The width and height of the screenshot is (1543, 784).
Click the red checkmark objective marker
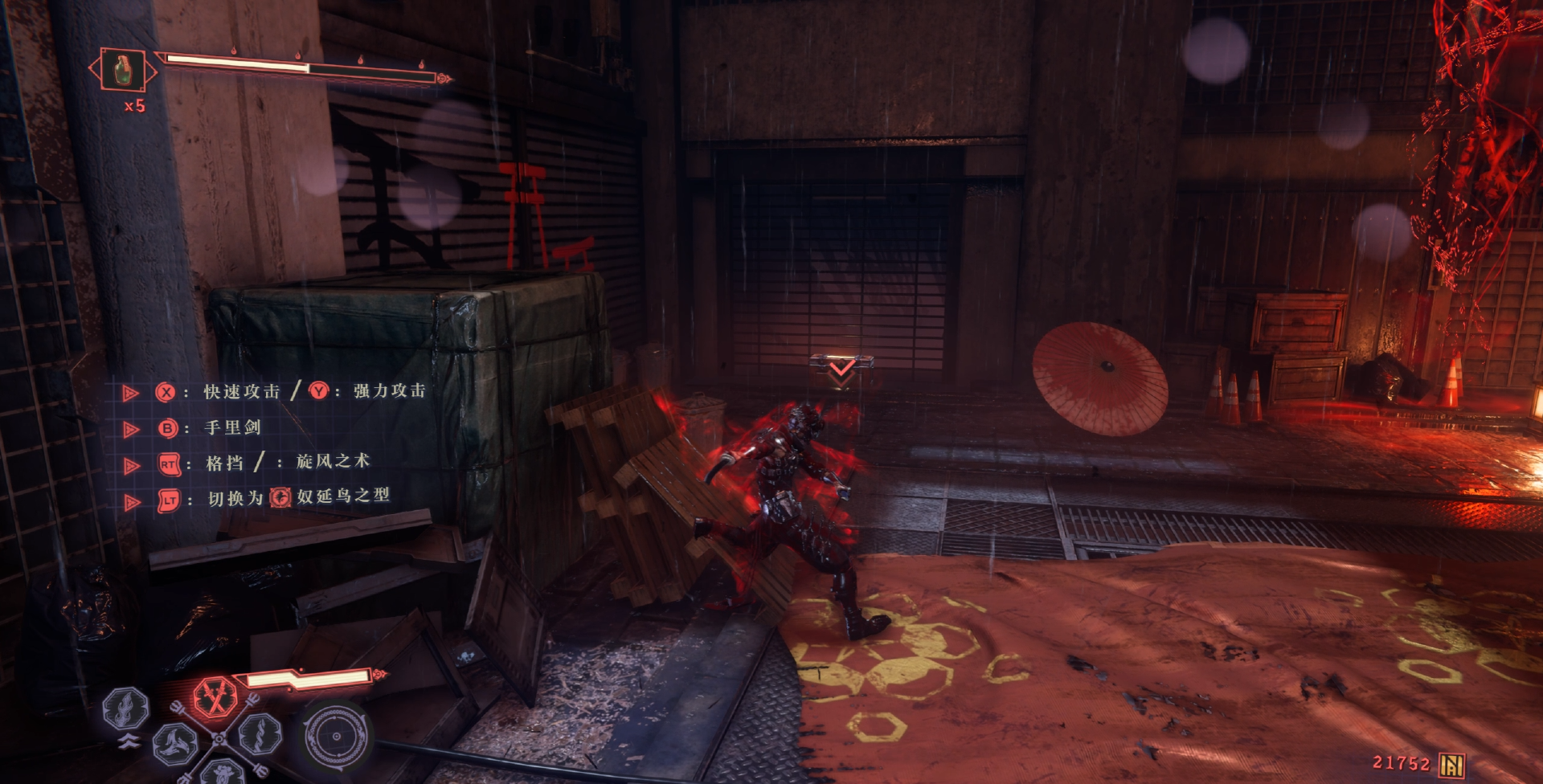click(x=841, y=369)
